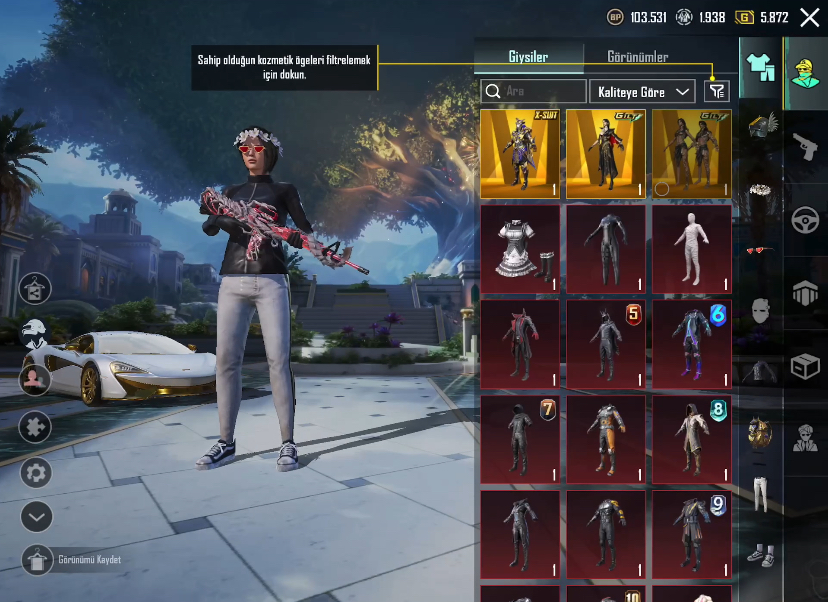Viewport: 828px width, 602px height.
Task: Open the pistol weapons category
Action: tap(805, 150)
